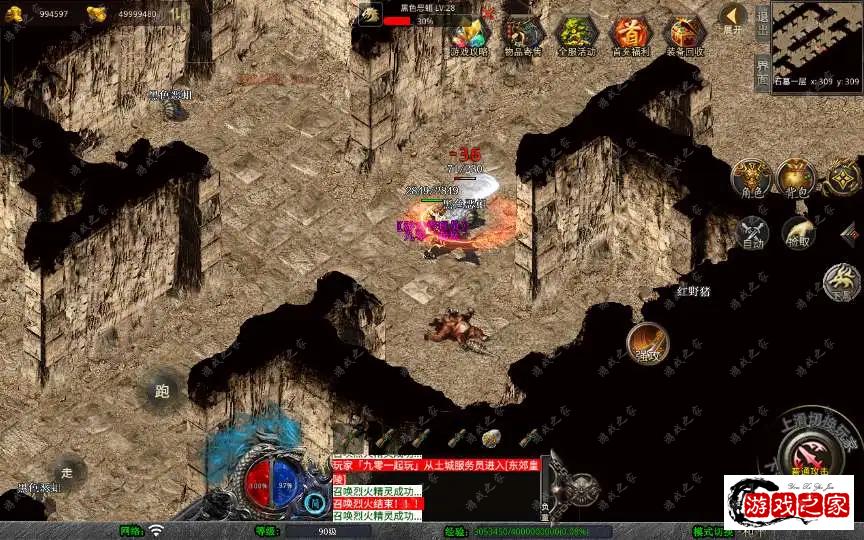Click the 退出 exit button
The width and height of the screenshot is (864, 540).
pos(761,24)
